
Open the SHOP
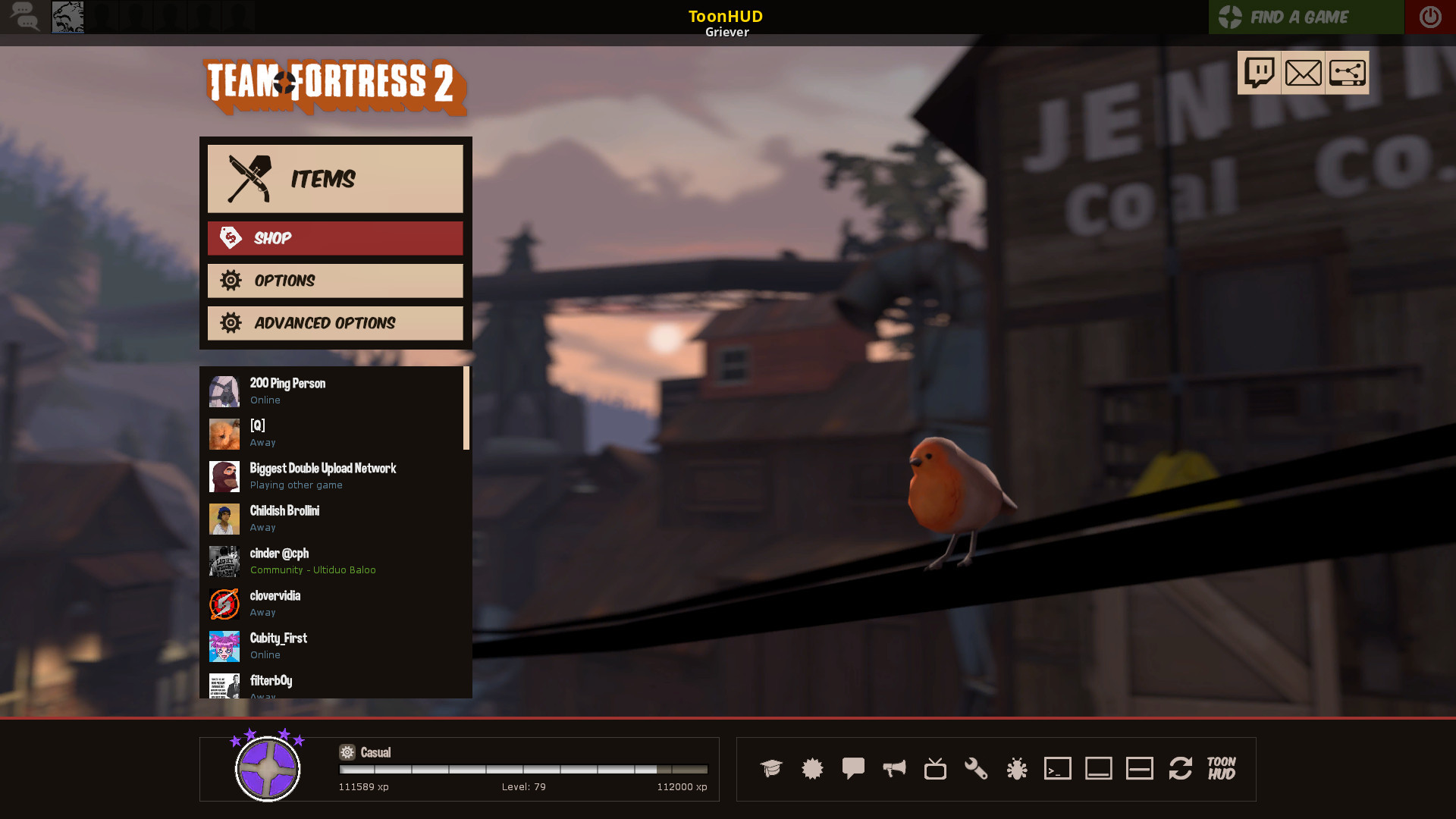pyautogui.click(x=334, y=238)
